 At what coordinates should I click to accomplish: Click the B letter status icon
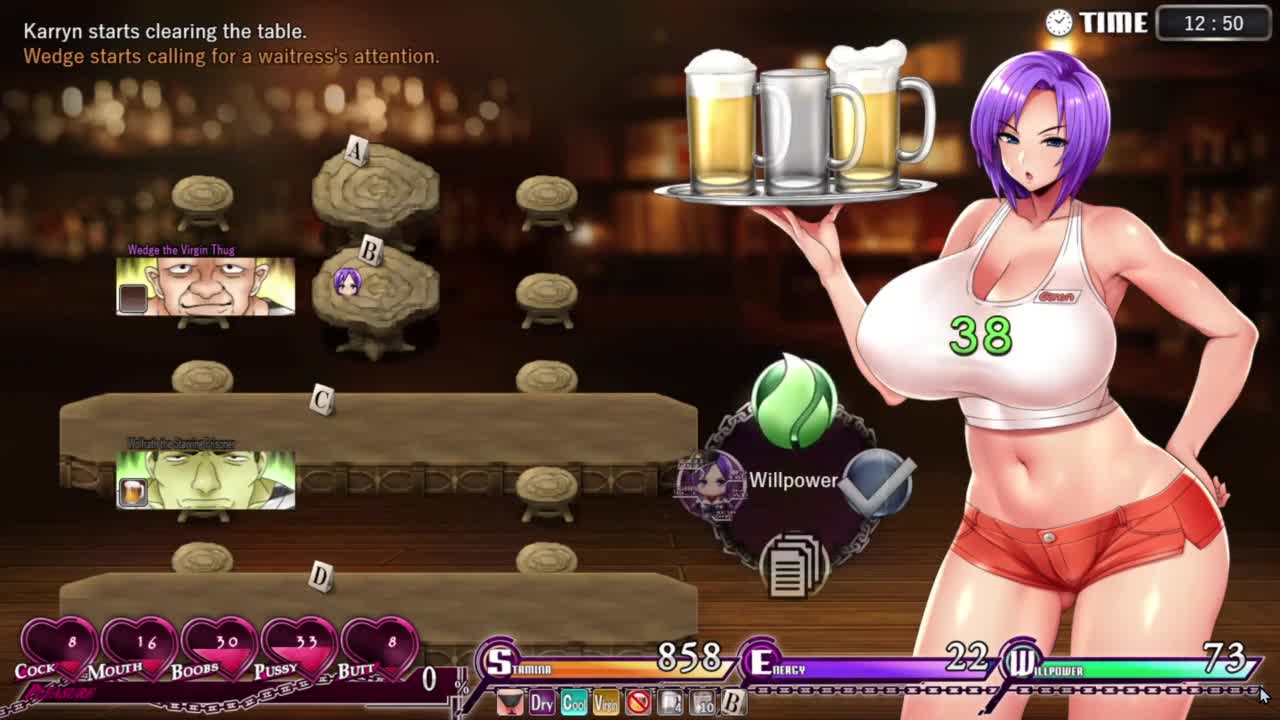(733, 703)
